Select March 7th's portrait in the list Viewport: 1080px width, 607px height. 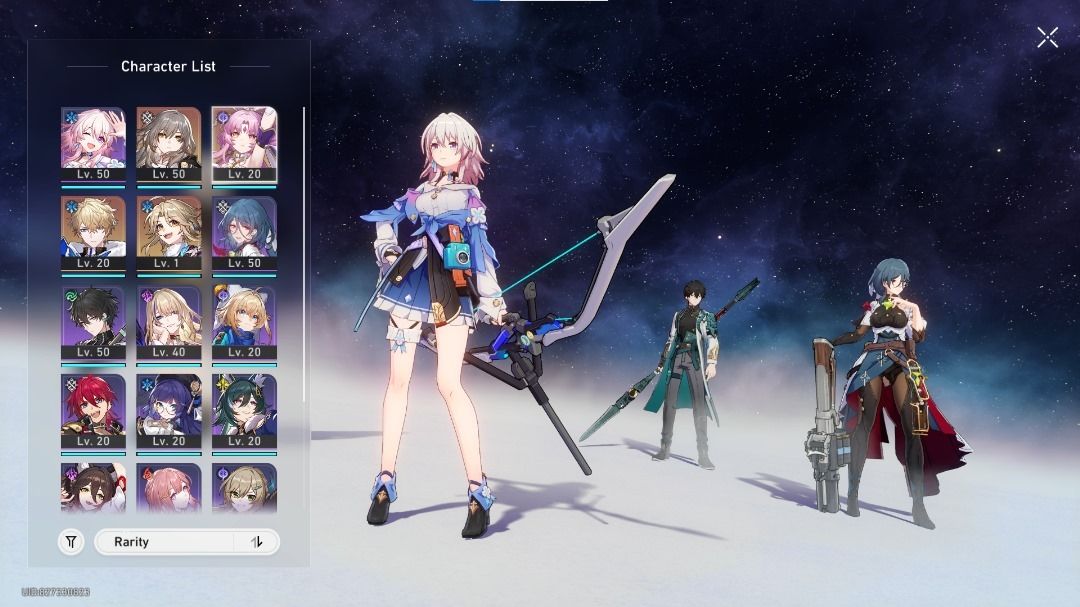pos(93,144)
